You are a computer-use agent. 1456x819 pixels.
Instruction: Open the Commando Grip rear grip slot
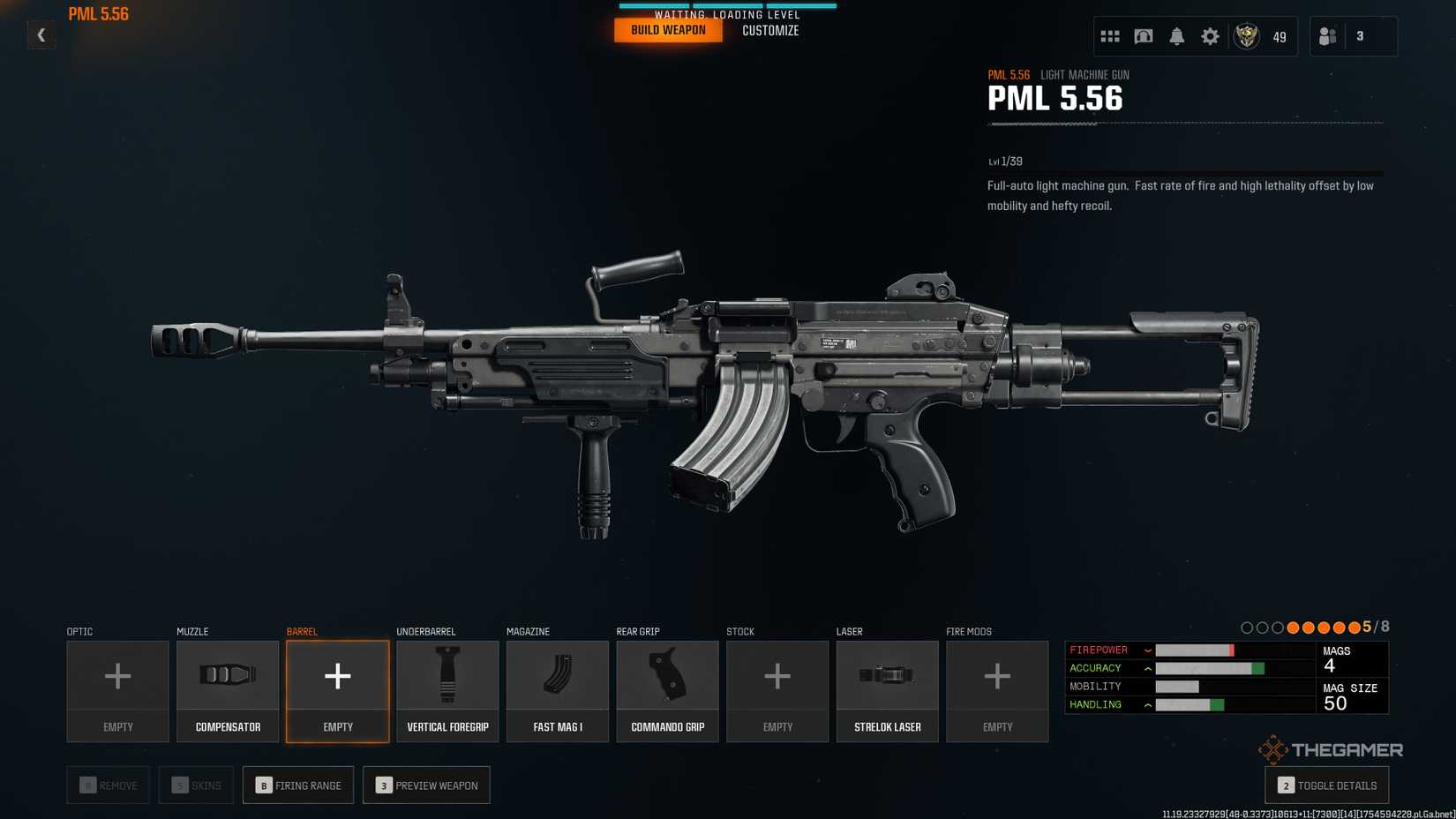(667, 690)
